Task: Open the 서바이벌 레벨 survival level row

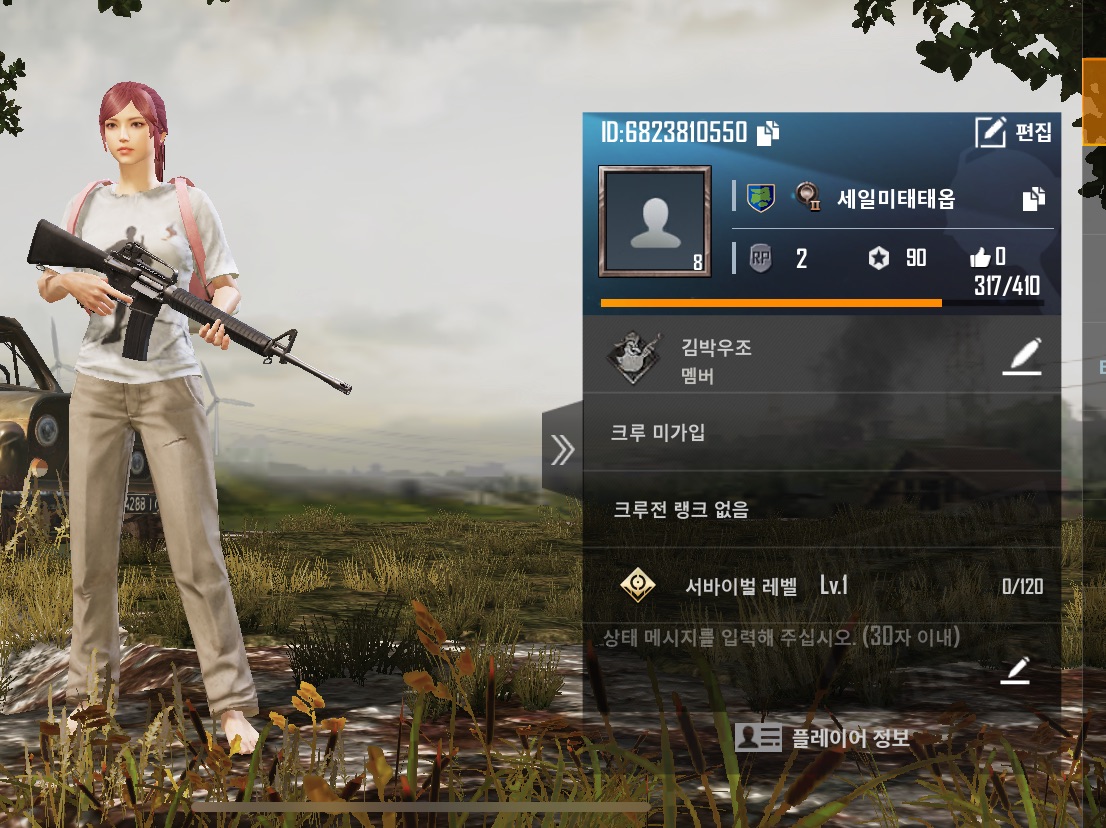Action: coord(820,586)
